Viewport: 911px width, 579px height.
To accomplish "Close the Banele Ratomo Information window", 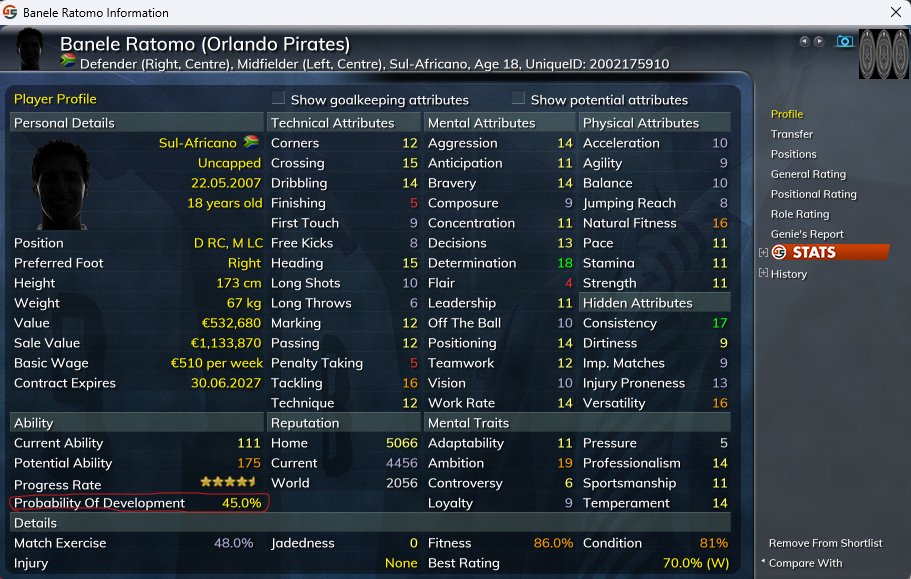I will 894,12.
